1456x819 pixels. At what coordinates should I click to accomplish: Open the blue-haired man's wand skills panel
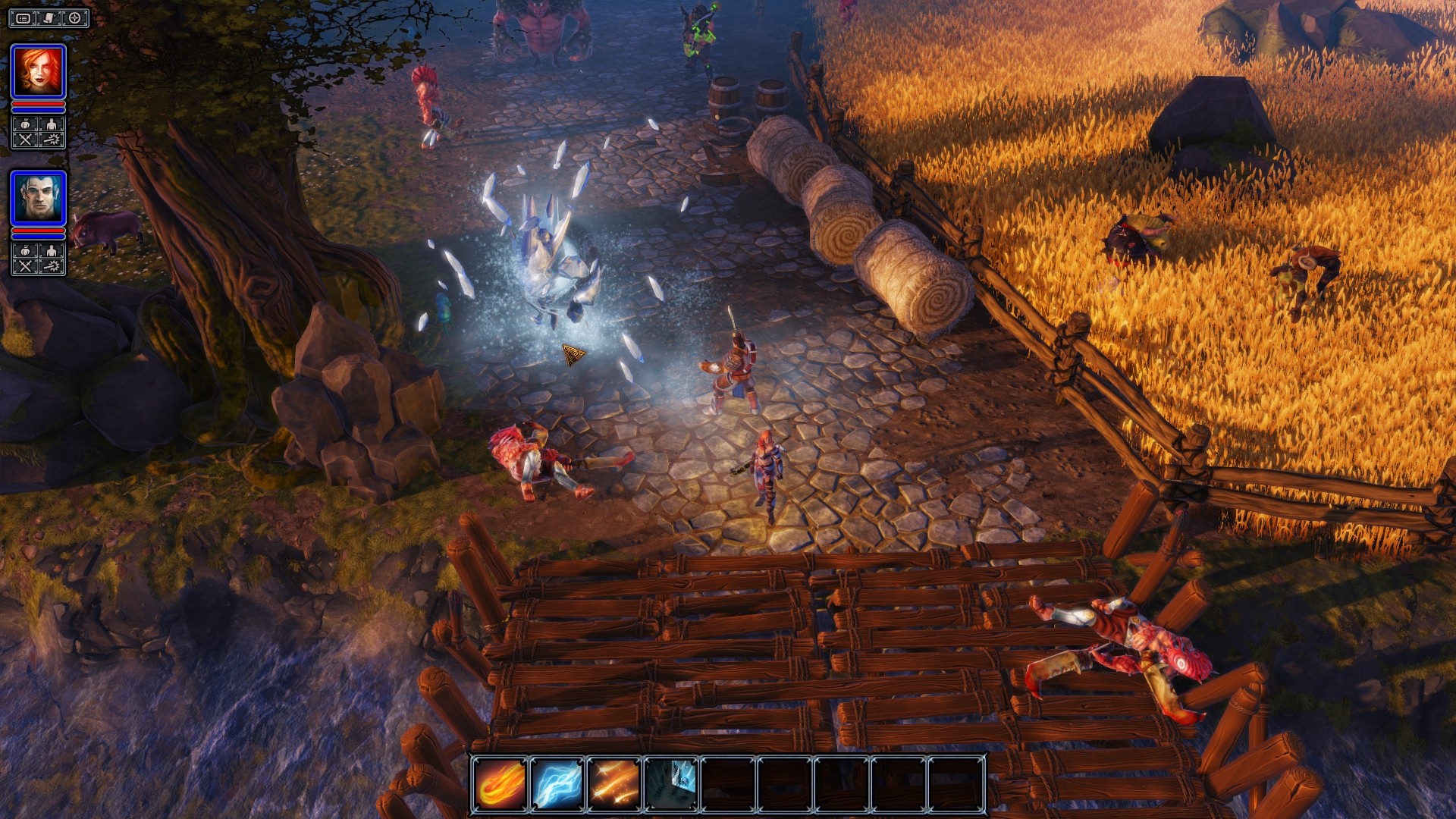52,266
